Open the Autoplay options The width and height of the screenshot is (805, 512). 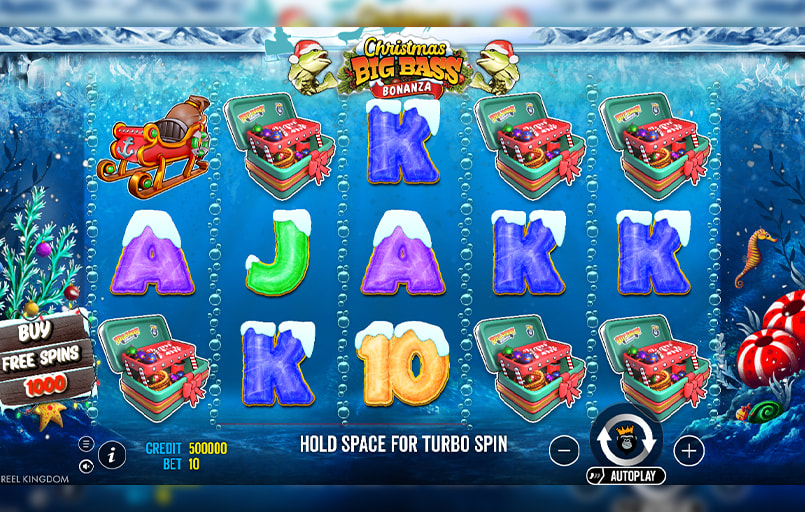click(x=626, y=476)
